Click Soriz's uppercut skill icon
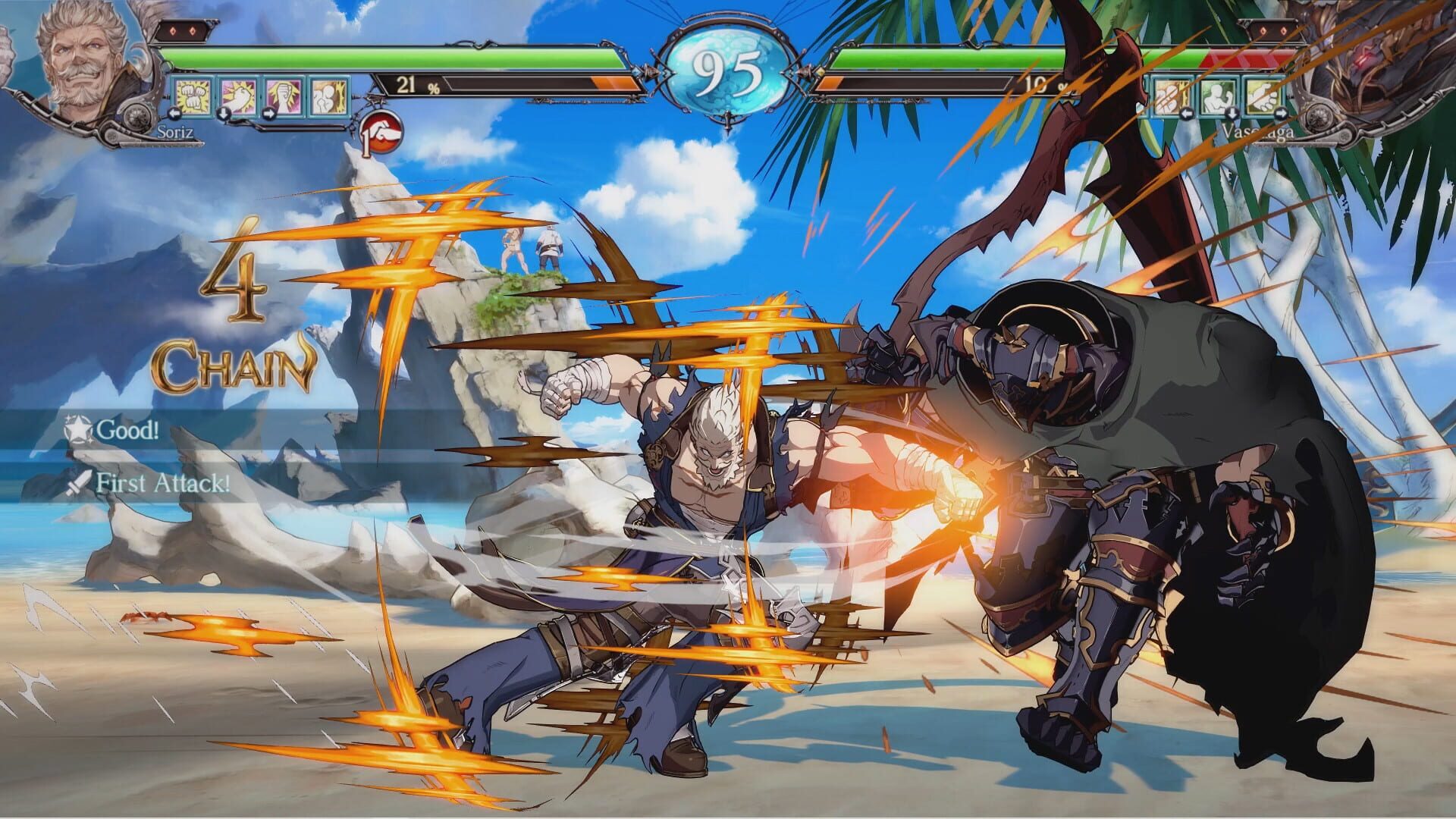This screenshot has width=1456, height=819. 238,95
